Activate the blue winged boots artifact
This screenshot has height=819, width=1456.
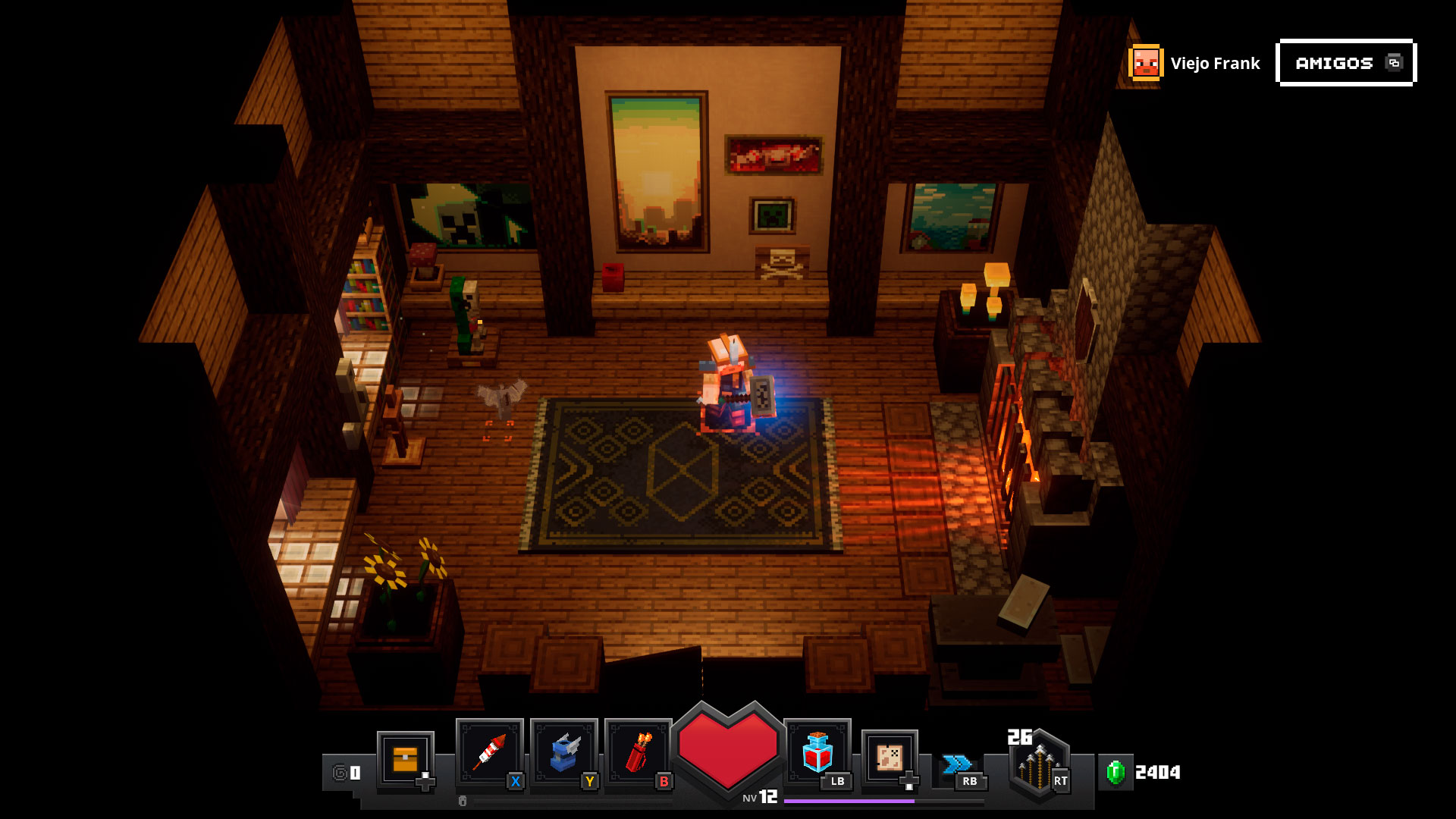[x=563, y=752]
